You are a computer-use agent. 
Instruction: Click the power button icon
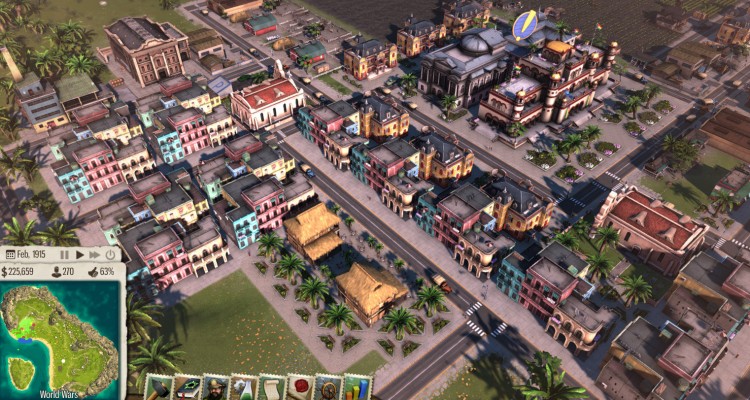tap(108, 255)
